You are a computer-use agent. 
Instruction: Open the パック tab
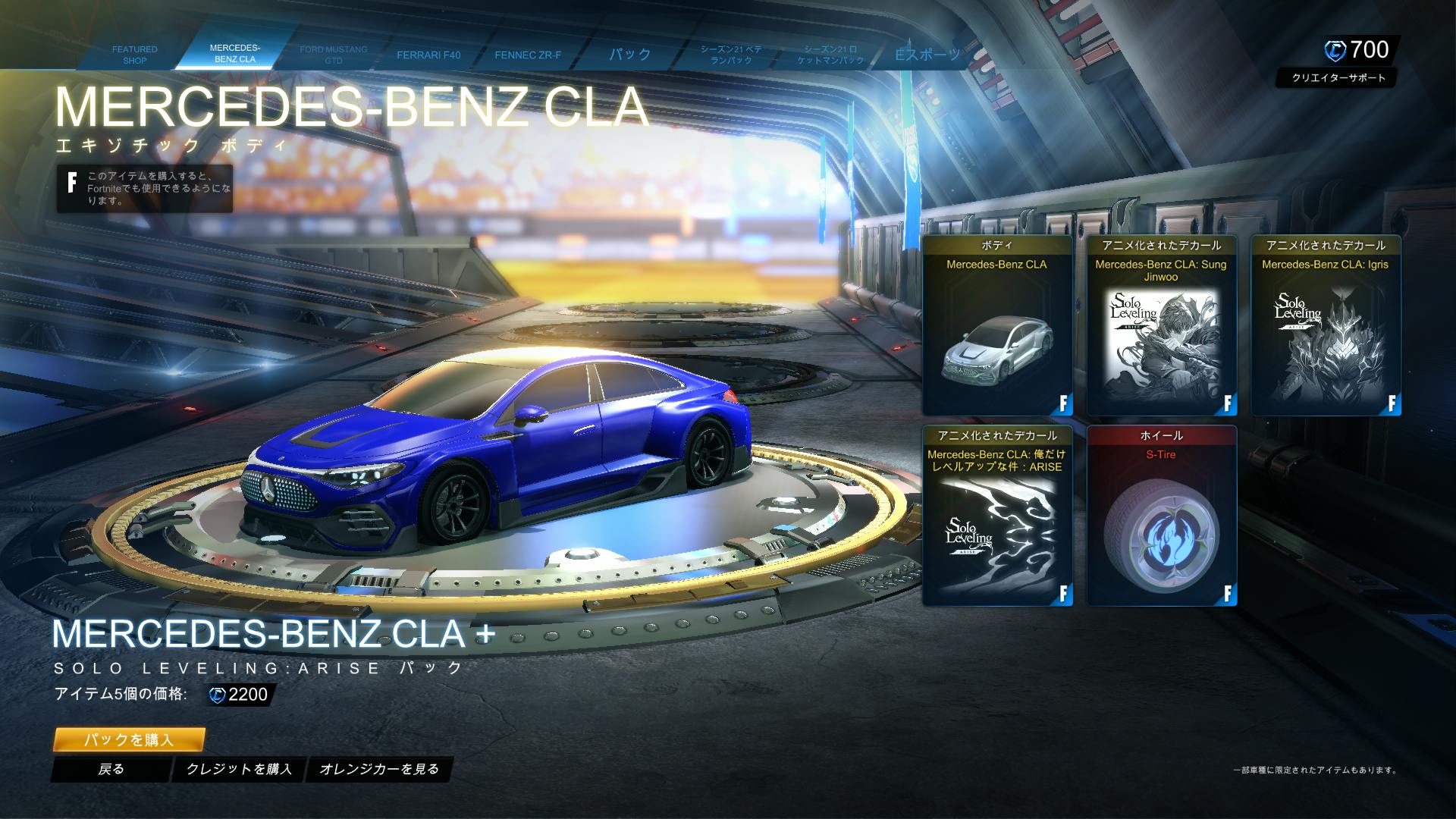point(630,55)
